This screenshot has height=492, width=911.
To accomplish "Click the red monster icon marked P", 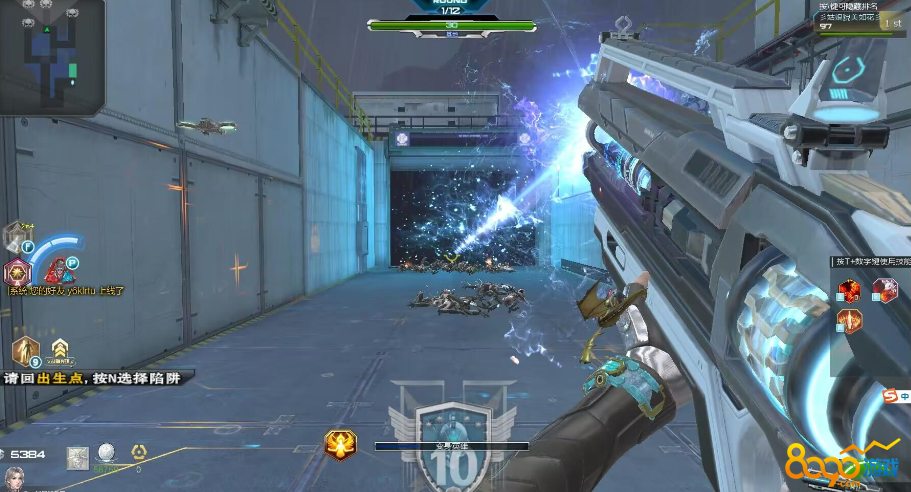I will [x=59, y=269].
